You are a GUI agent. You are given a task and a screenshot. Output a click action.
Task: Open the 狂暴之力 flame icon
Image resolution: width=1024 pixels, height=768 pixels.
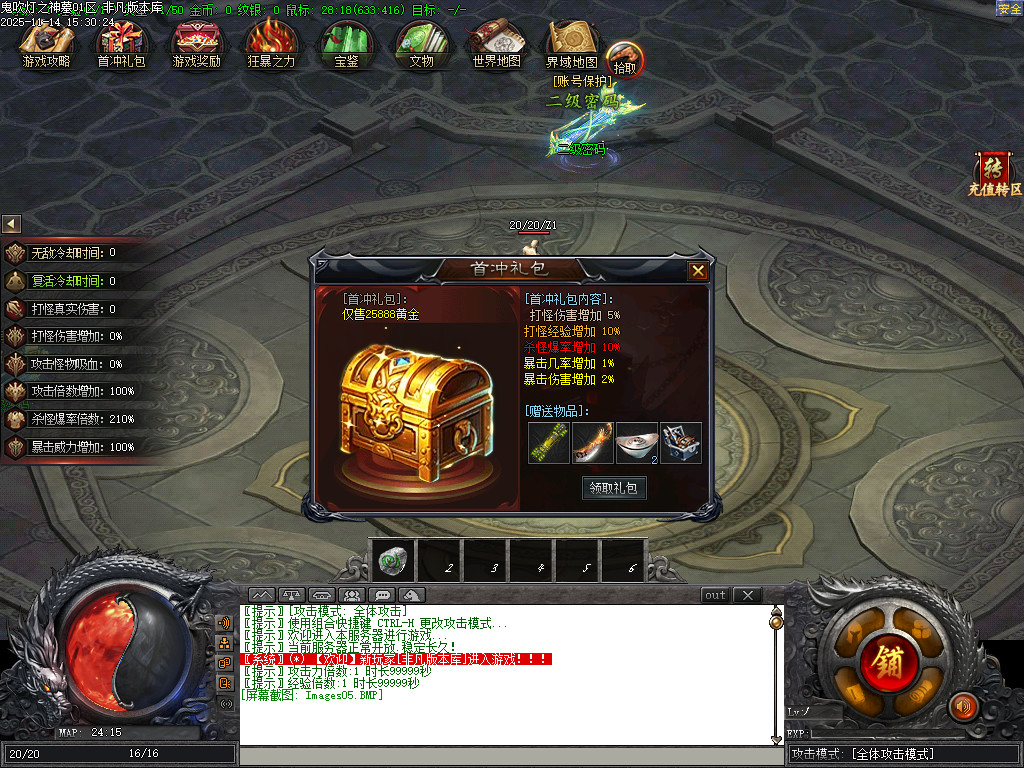tap(271, 44)
